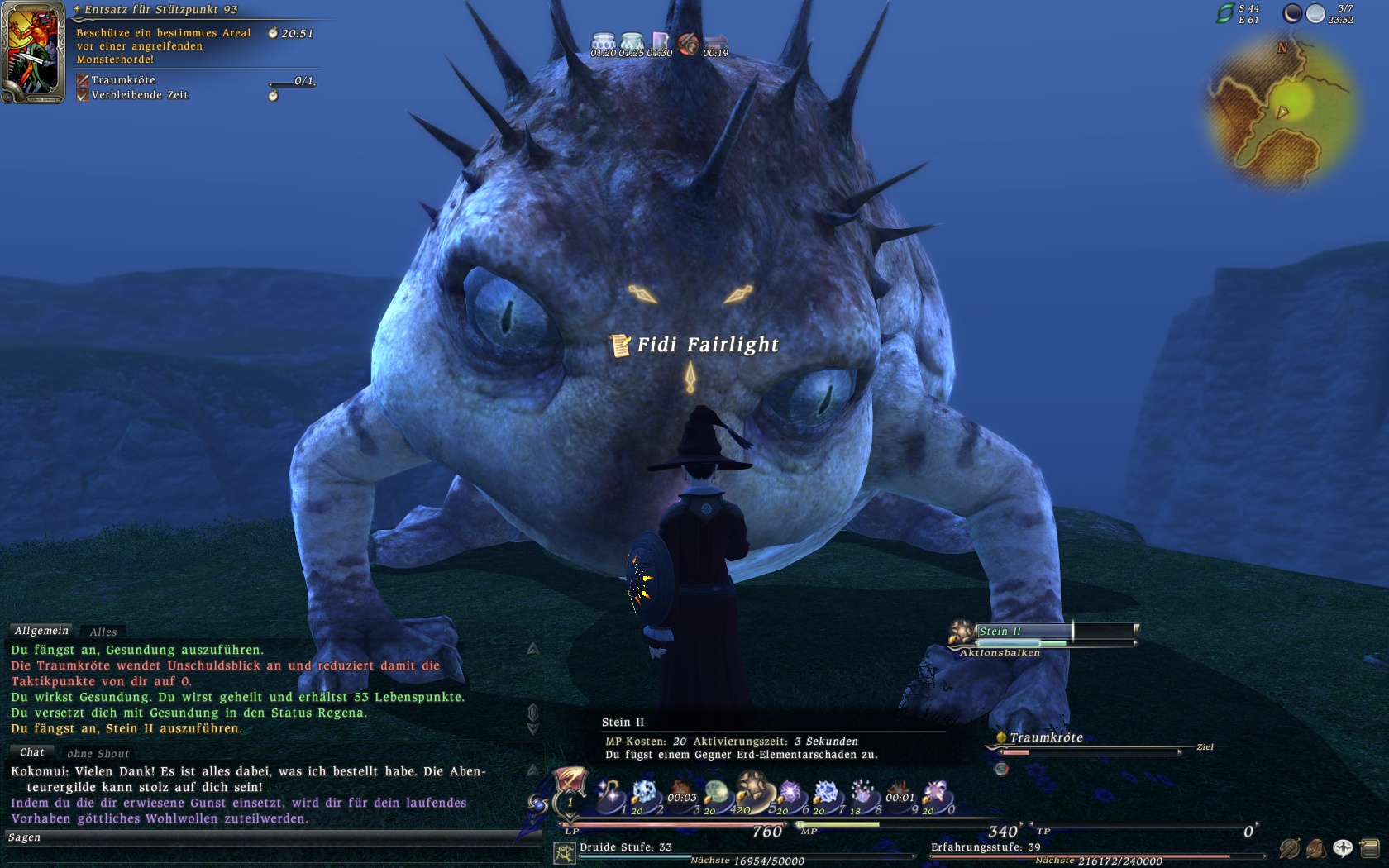Select the Chat tab in lower log
Screen dimensions: 1389x868
pyautogui.click(x=32, y=752)
